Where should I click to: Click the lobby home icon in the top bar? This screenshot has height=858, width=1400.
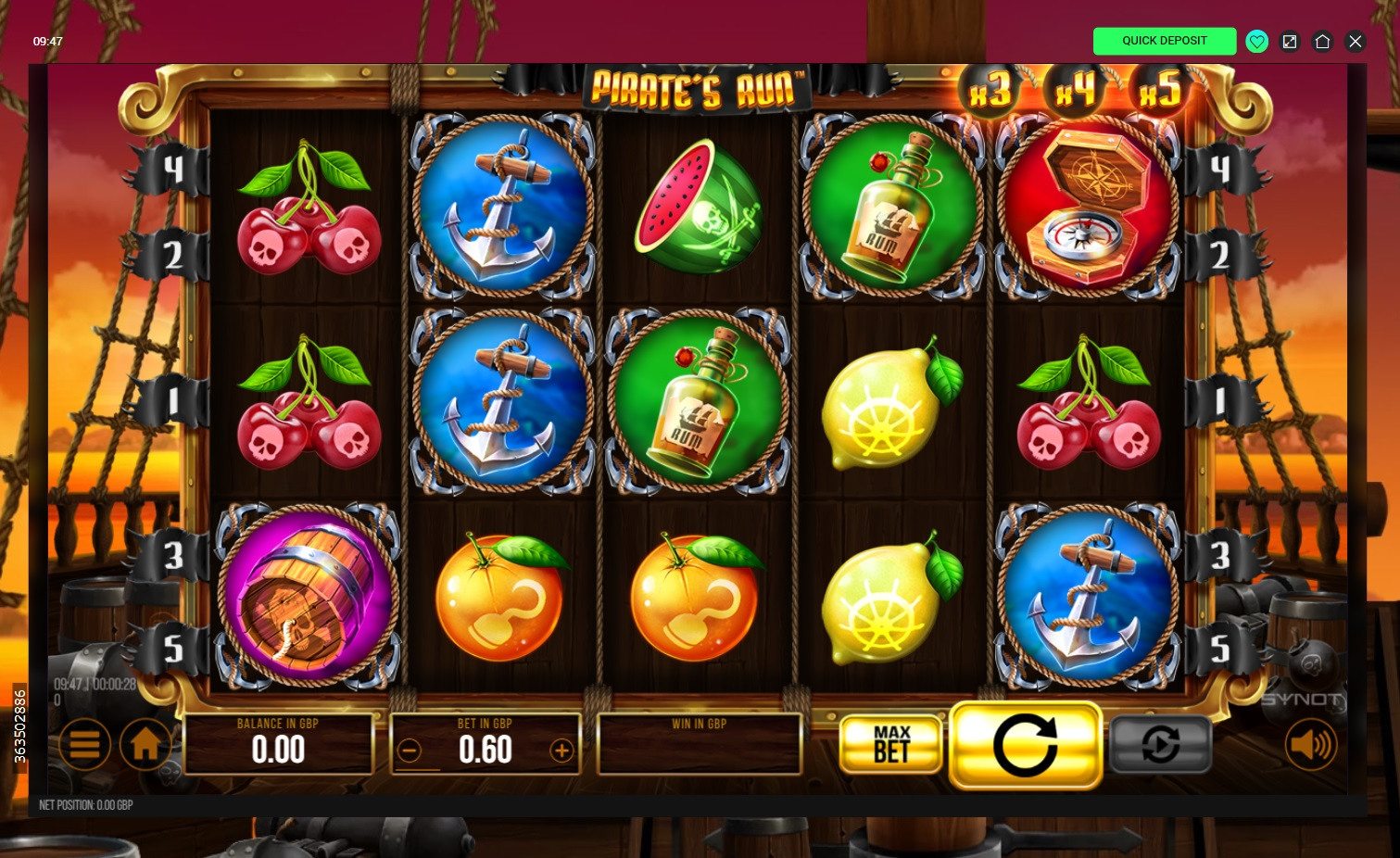pos(1322,41)
